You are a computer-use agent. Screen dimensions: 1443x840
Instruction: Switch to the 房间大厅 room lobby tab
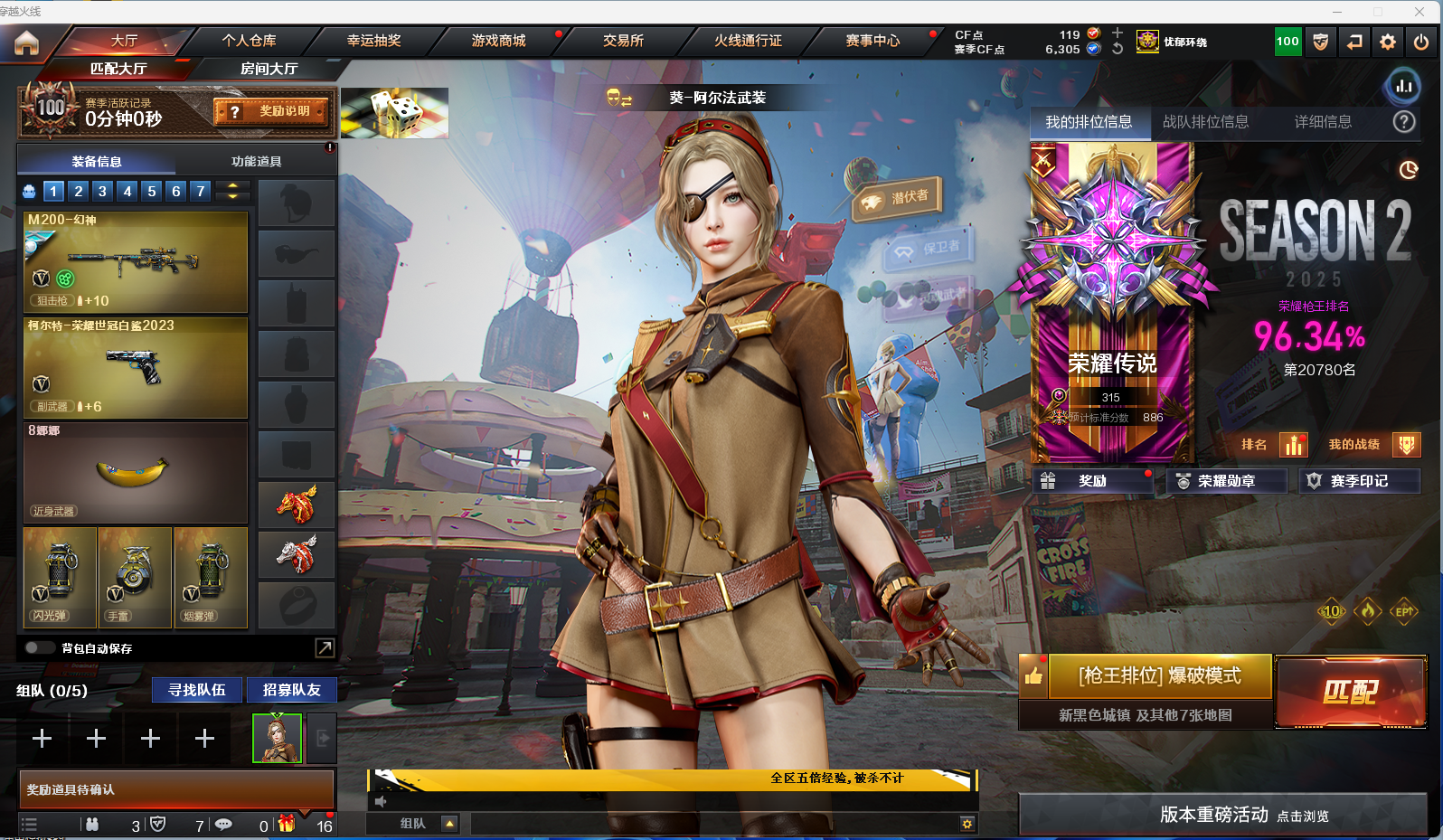(x=269, y=69)
